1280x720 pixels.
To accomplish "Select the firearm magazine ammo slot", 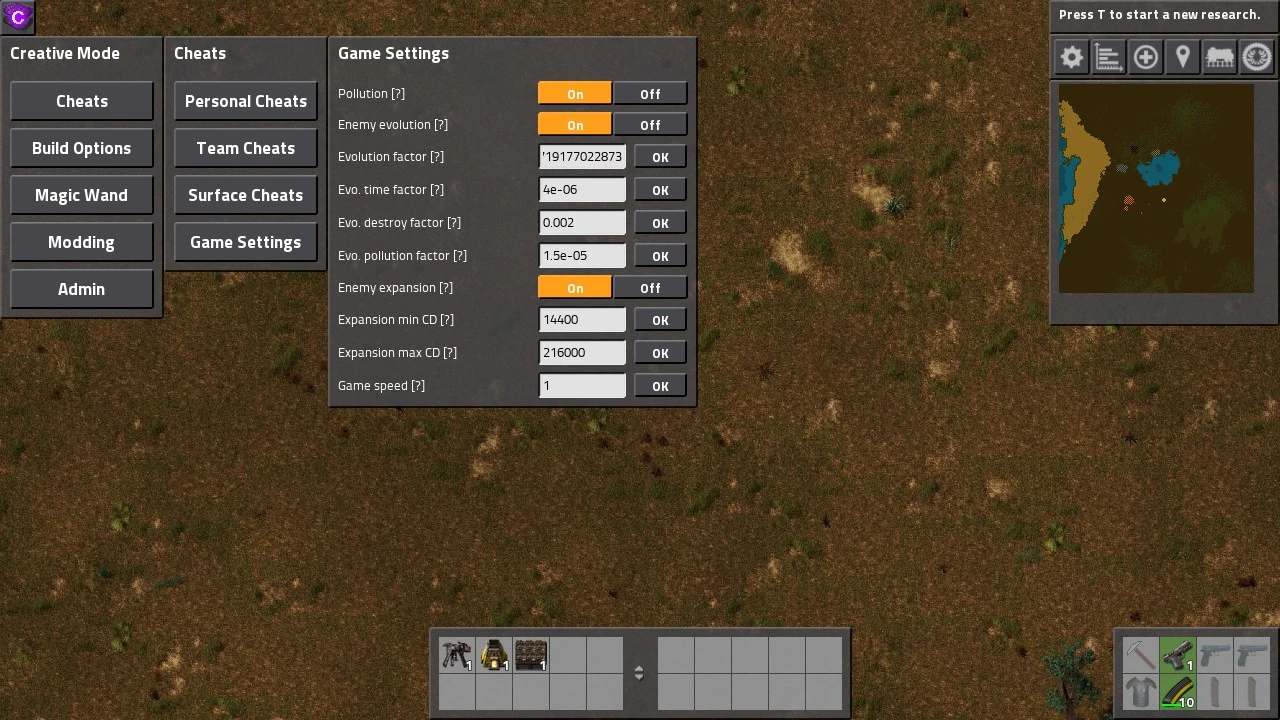I will [x=1177, y=691].
